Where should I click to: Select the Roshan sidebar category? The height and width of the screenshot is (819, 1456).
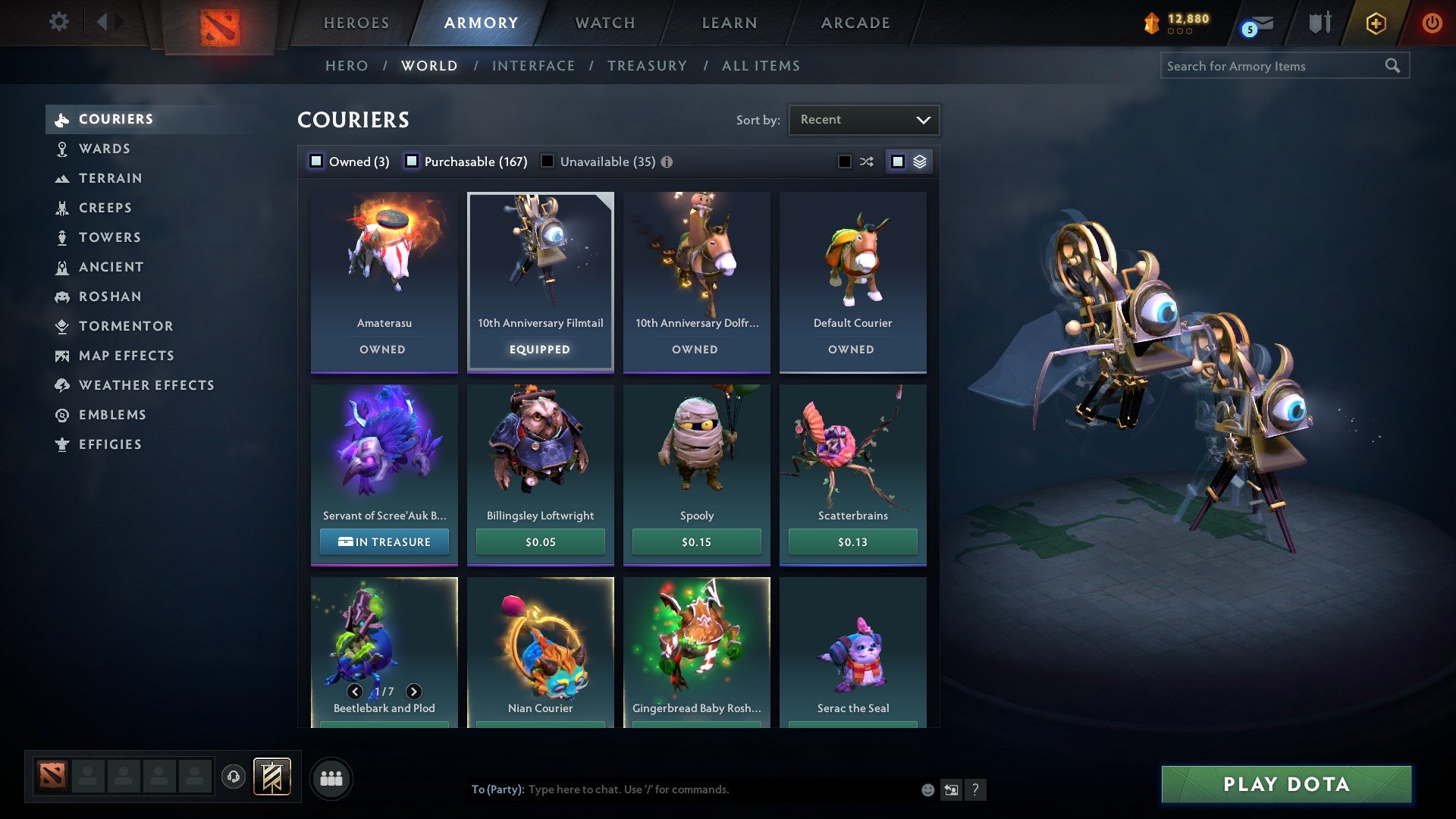(110, 297)
